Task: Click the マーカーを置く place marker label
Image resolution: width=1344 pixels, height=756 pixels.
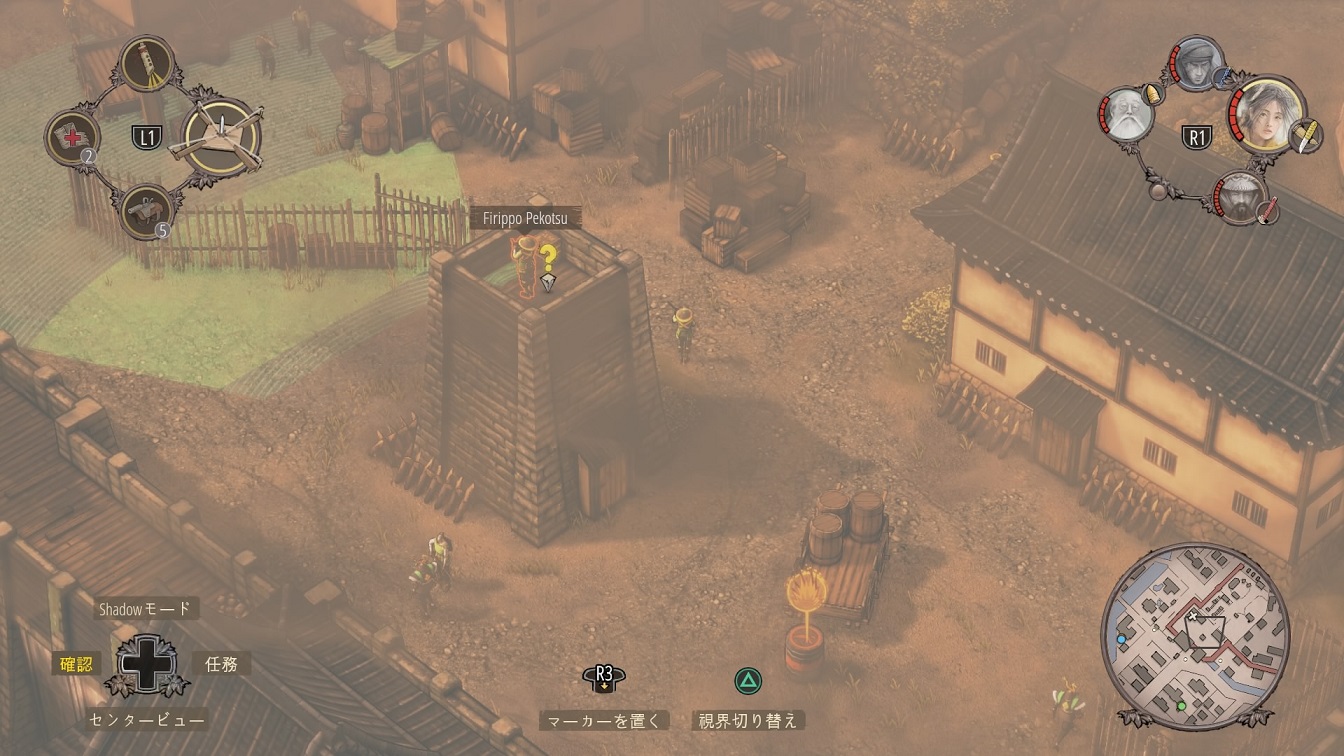Action: coord(604,720)
